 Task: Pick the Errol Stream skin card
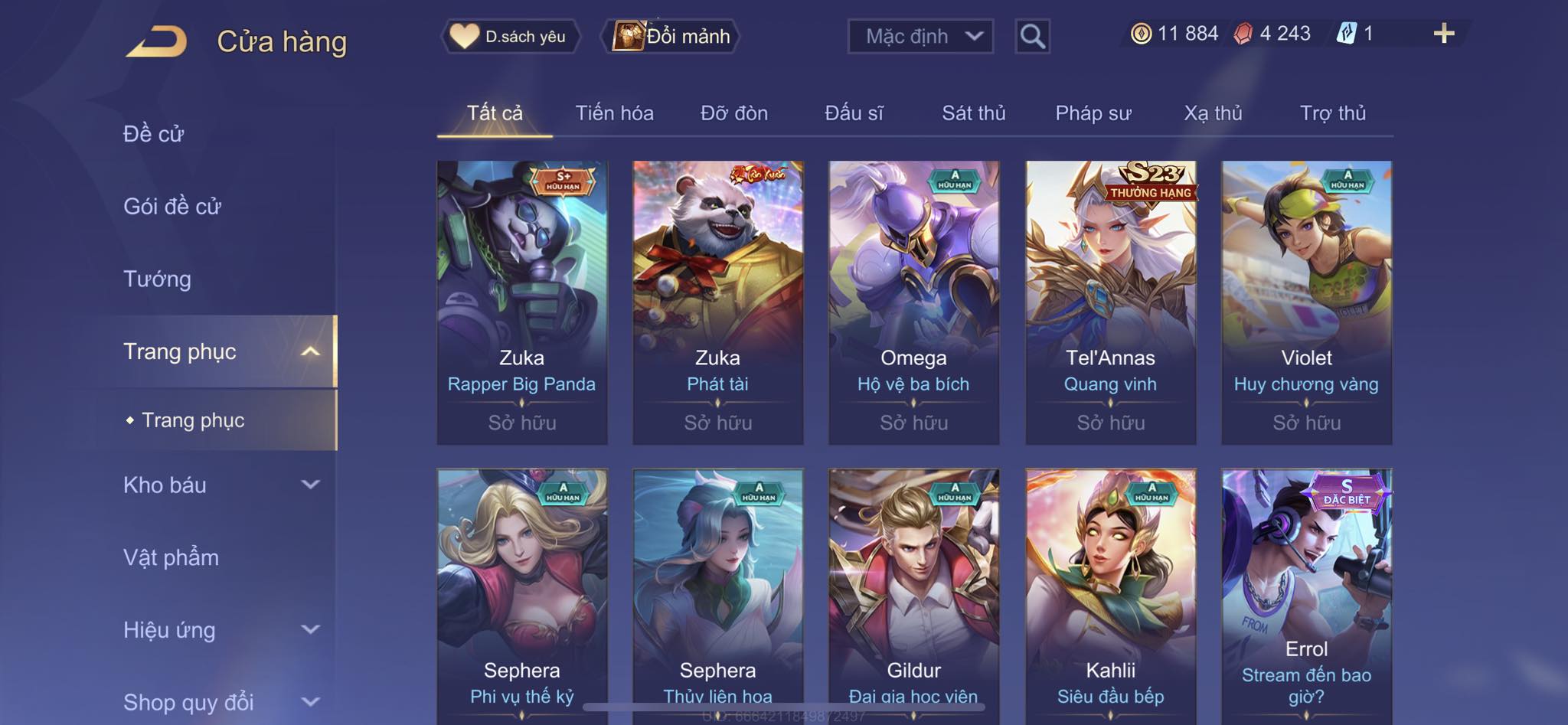coord(1306,597)
